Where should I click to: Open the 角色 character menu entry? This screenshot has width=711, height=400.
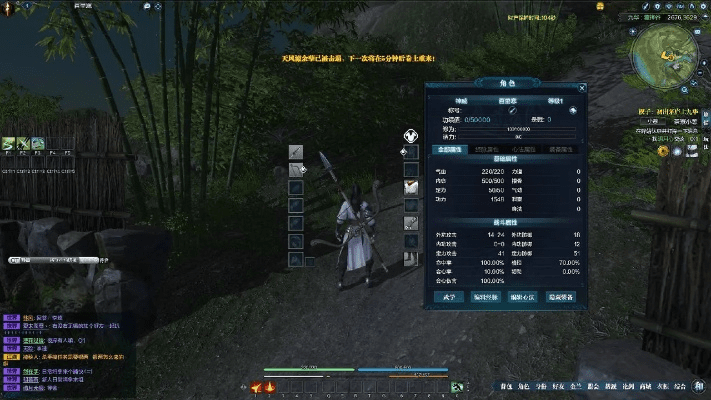(524, 385)
